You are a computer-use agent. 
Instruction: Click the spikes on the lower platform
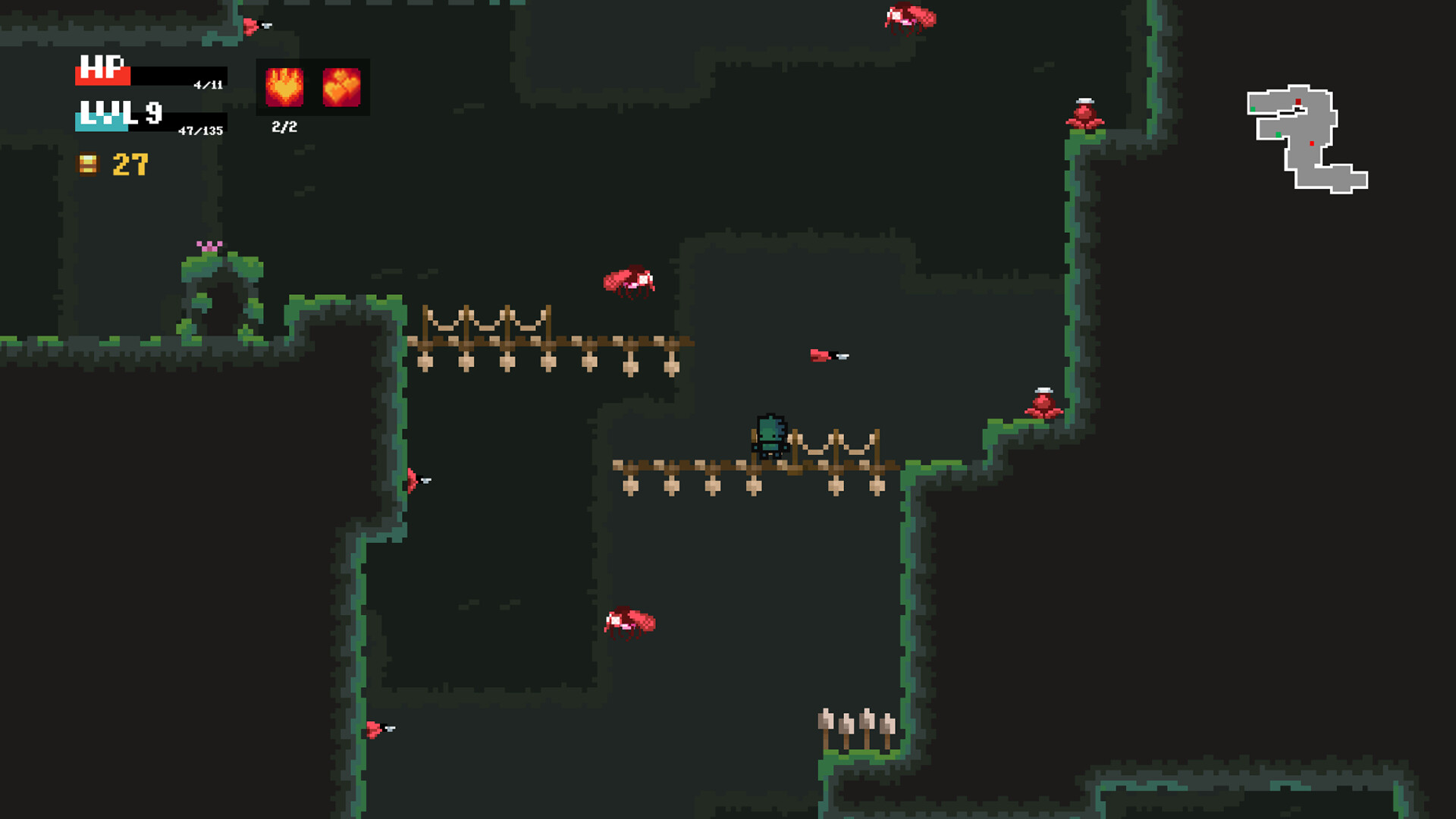855,724
